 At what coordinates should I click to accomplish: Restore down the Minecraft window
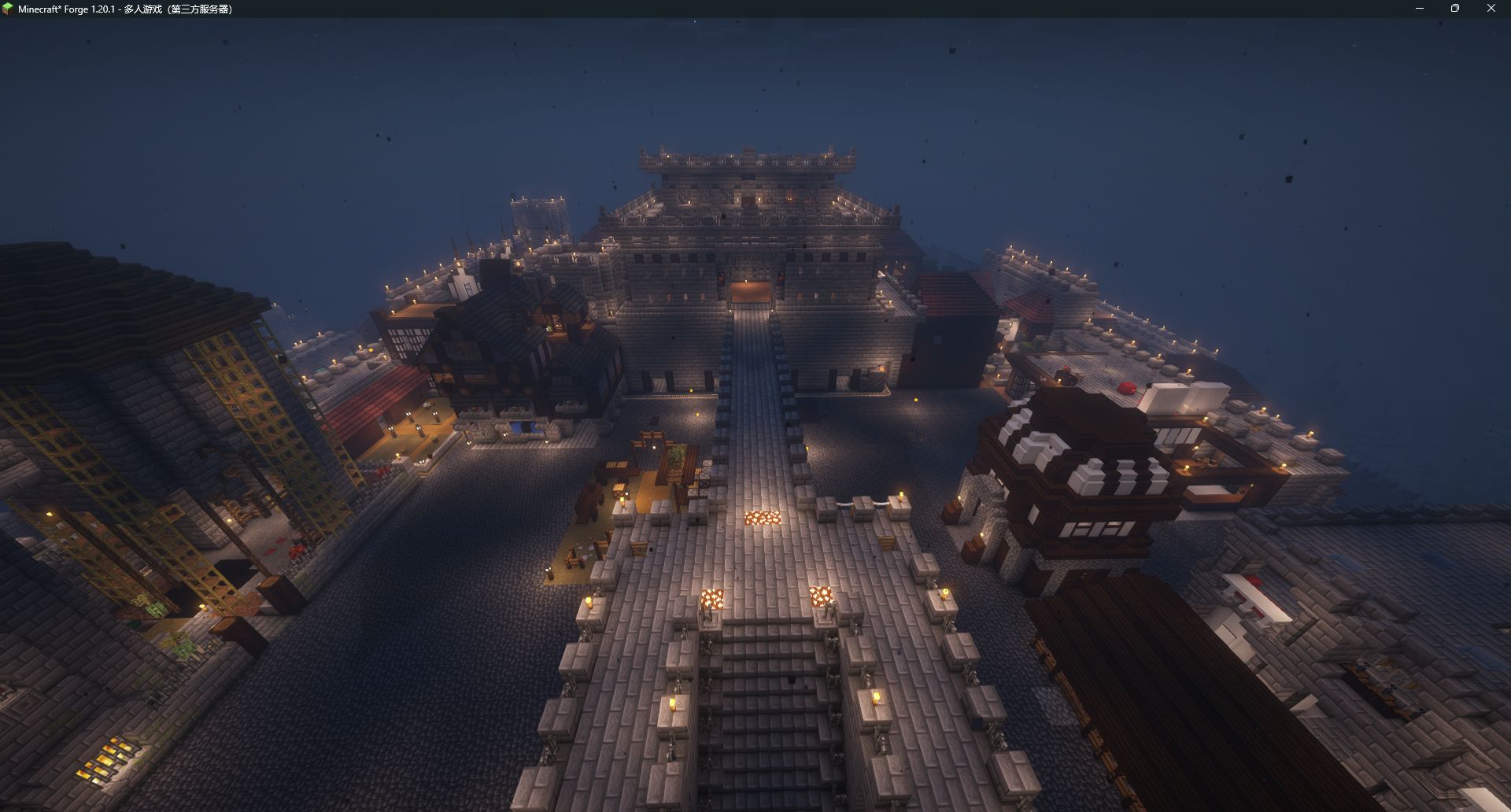(1455, 9)
